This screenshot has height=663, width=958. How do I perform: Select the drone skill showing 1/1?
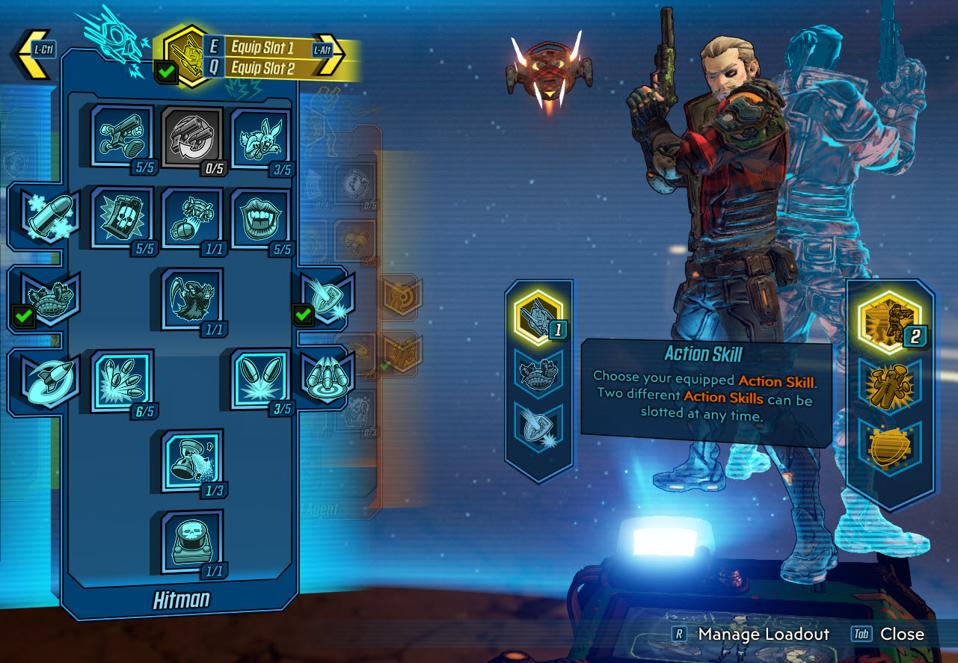tap(193, 217)
